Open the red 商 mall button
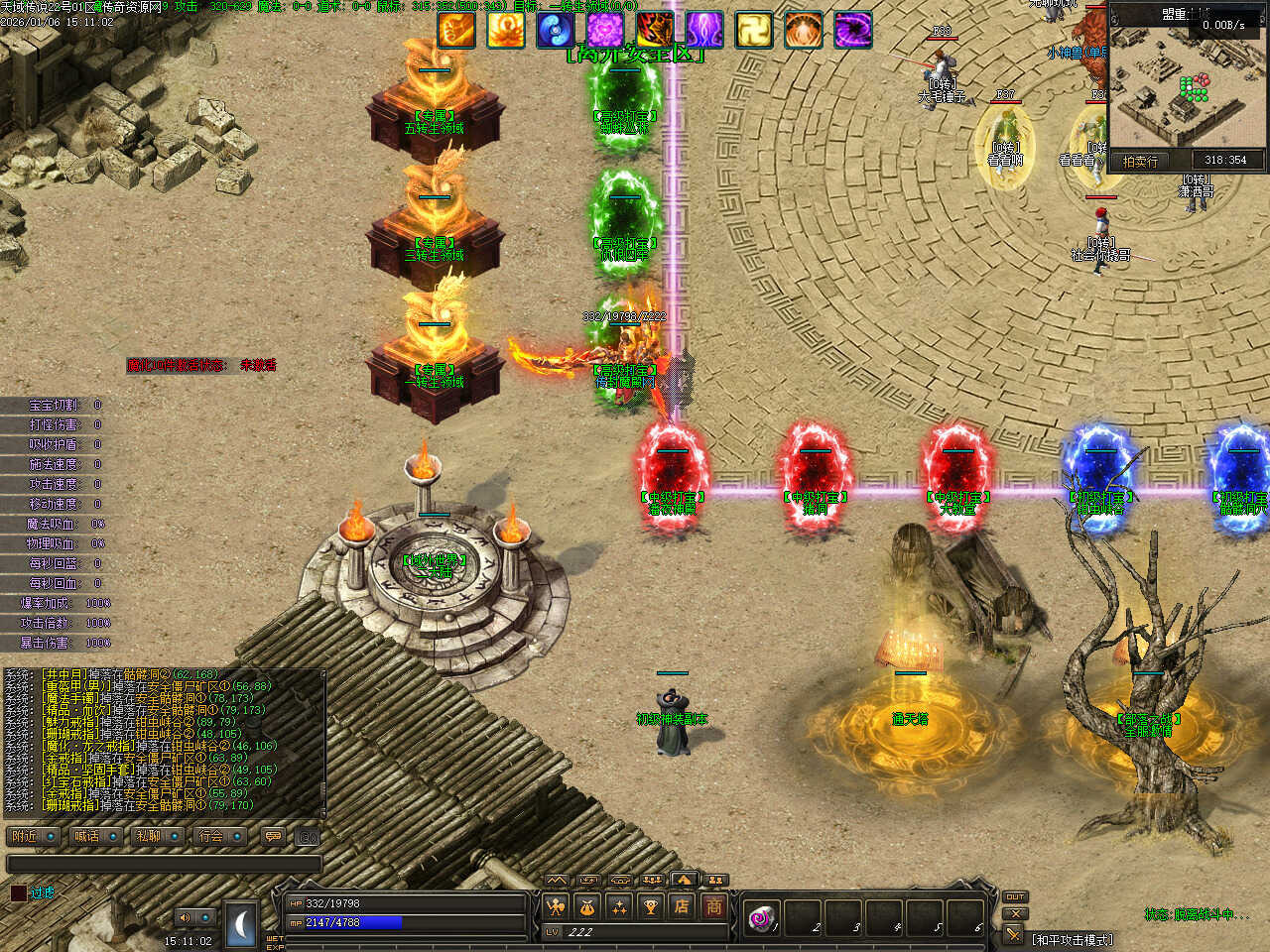 click(x=714, y=905)
